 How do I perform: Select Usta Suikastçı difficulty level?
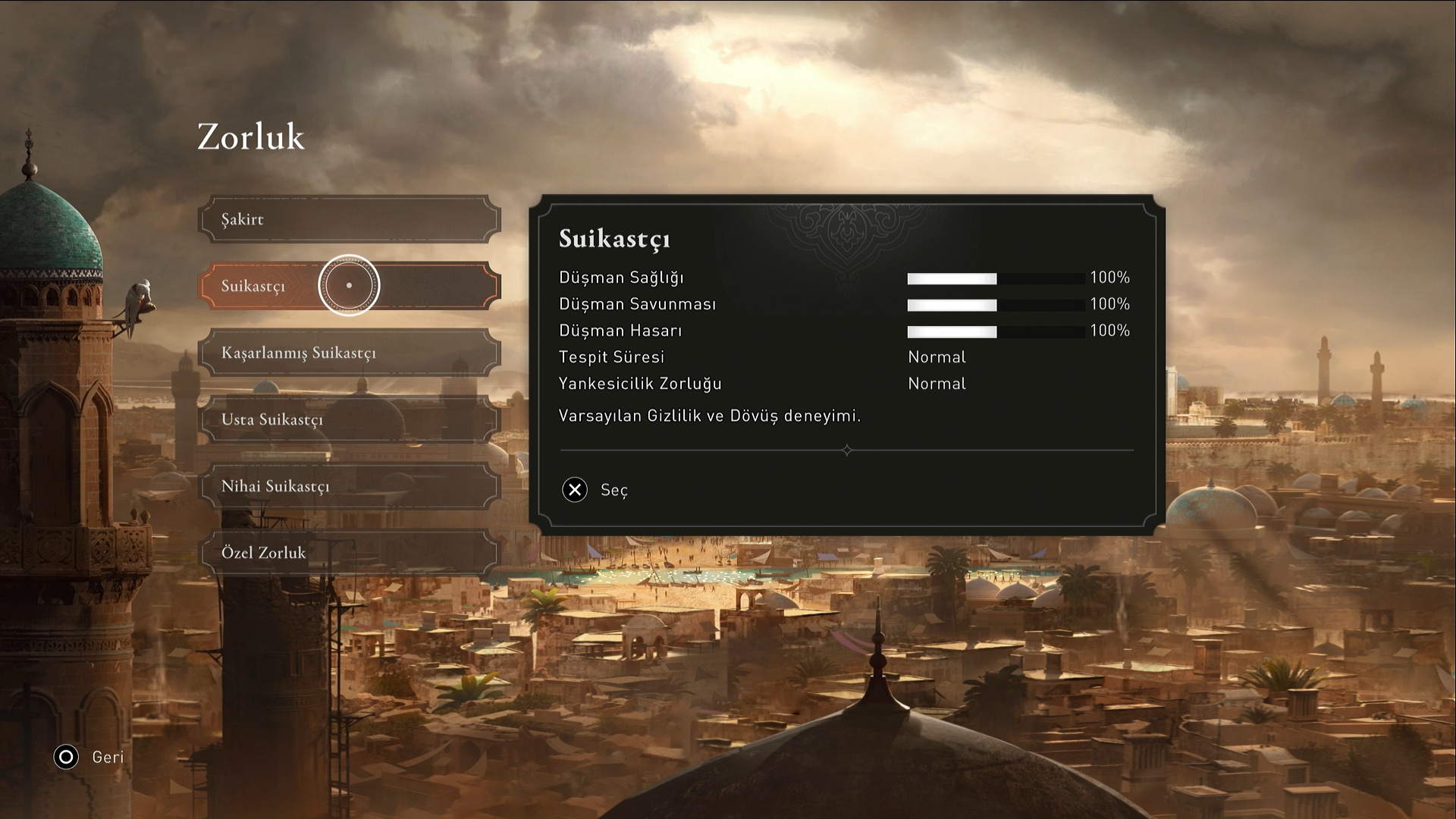point(349,419)
